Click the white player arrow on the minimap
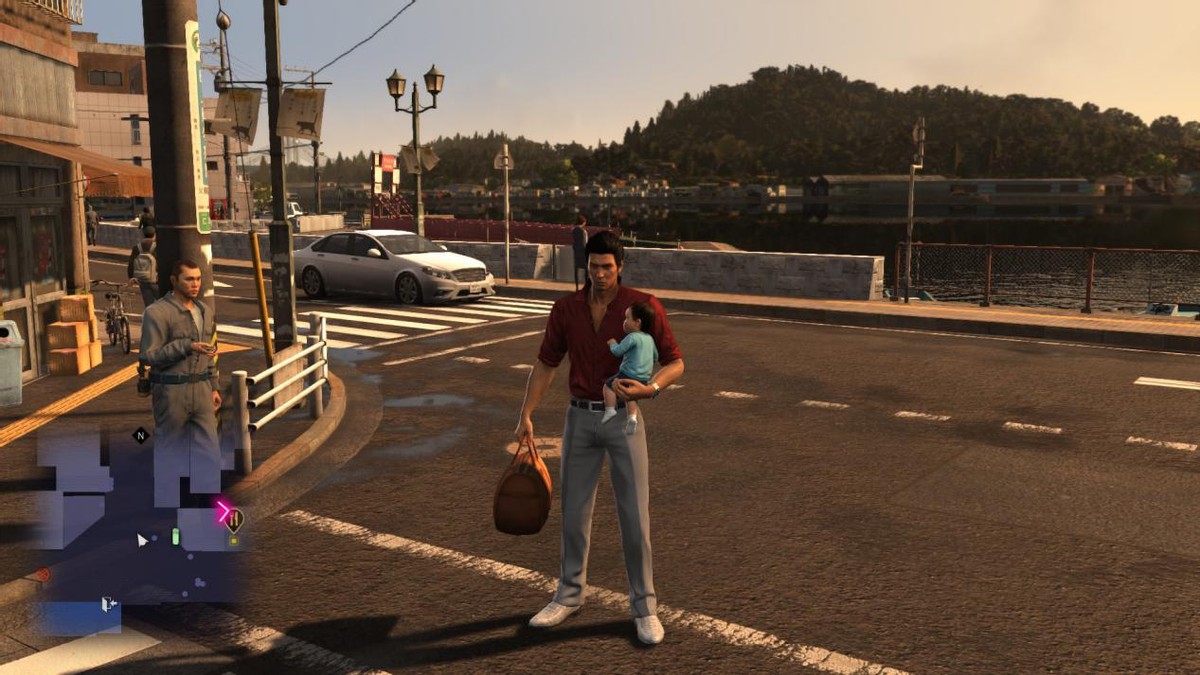 click(x=143, y=540)
